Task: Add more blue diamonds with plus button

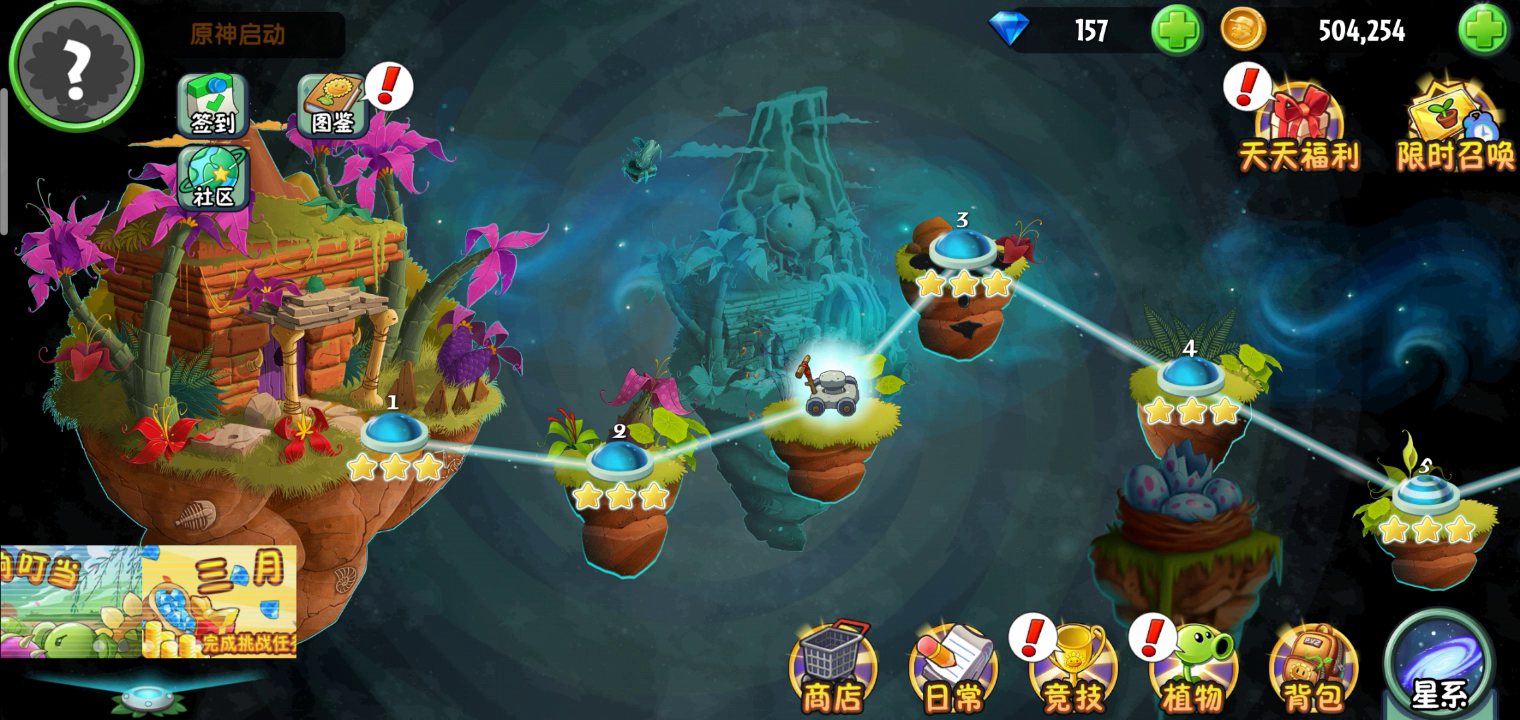Action: (x=1176, y=31)
